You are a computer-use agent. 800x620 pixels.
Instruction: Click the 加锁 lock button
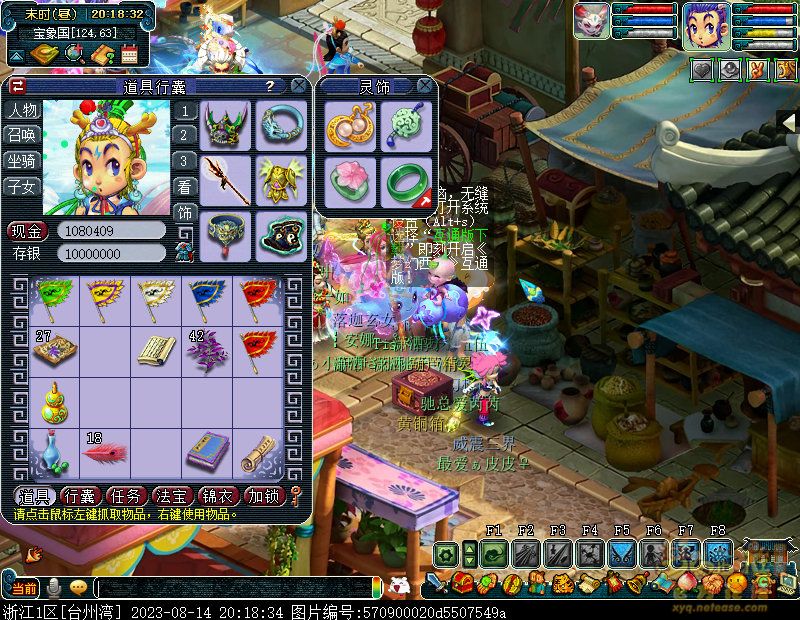pos(264,495)
